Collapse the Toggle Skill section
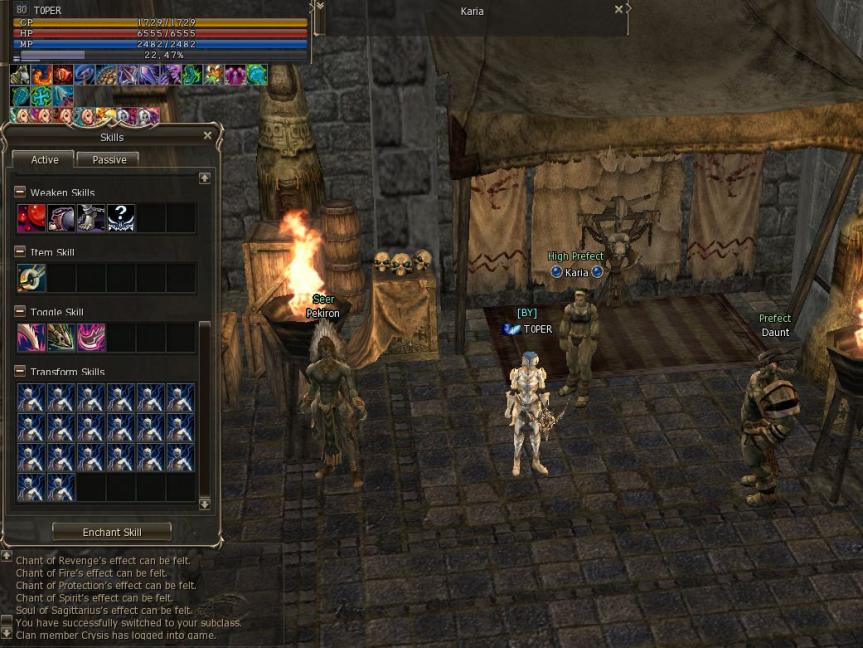Image resolution: width=863 pixels, height=648 pixels. point(20,312)
